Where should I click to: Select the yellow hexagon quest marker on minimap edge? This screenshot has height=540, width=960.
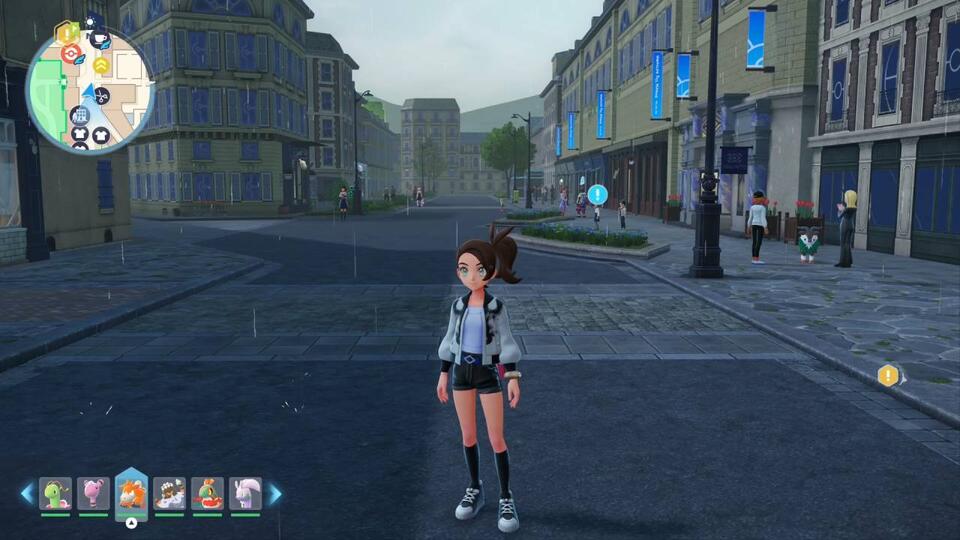(x=67, y=32)
